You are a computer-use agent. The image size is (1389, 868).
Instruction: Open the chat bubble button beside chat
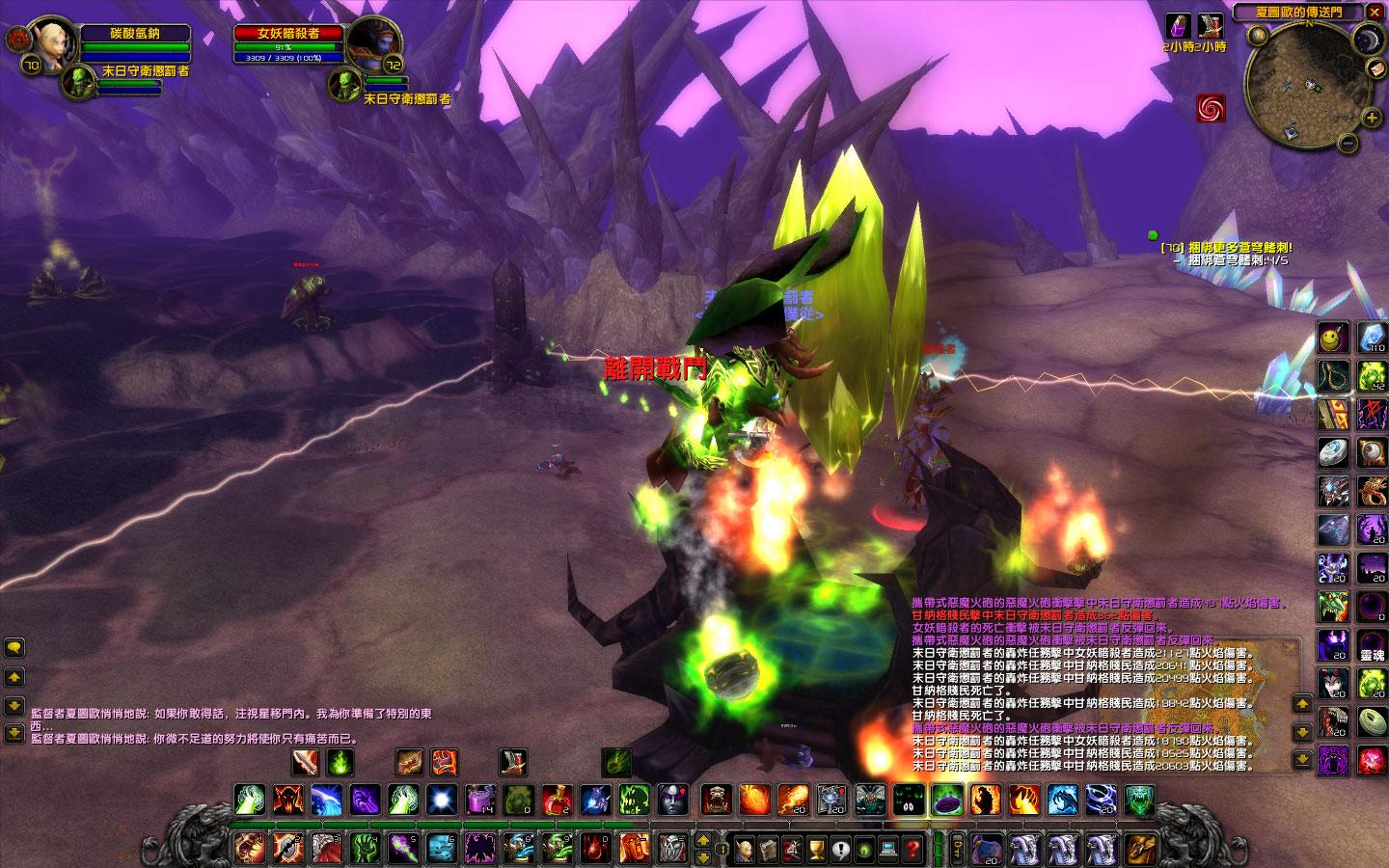coord(14,647)
